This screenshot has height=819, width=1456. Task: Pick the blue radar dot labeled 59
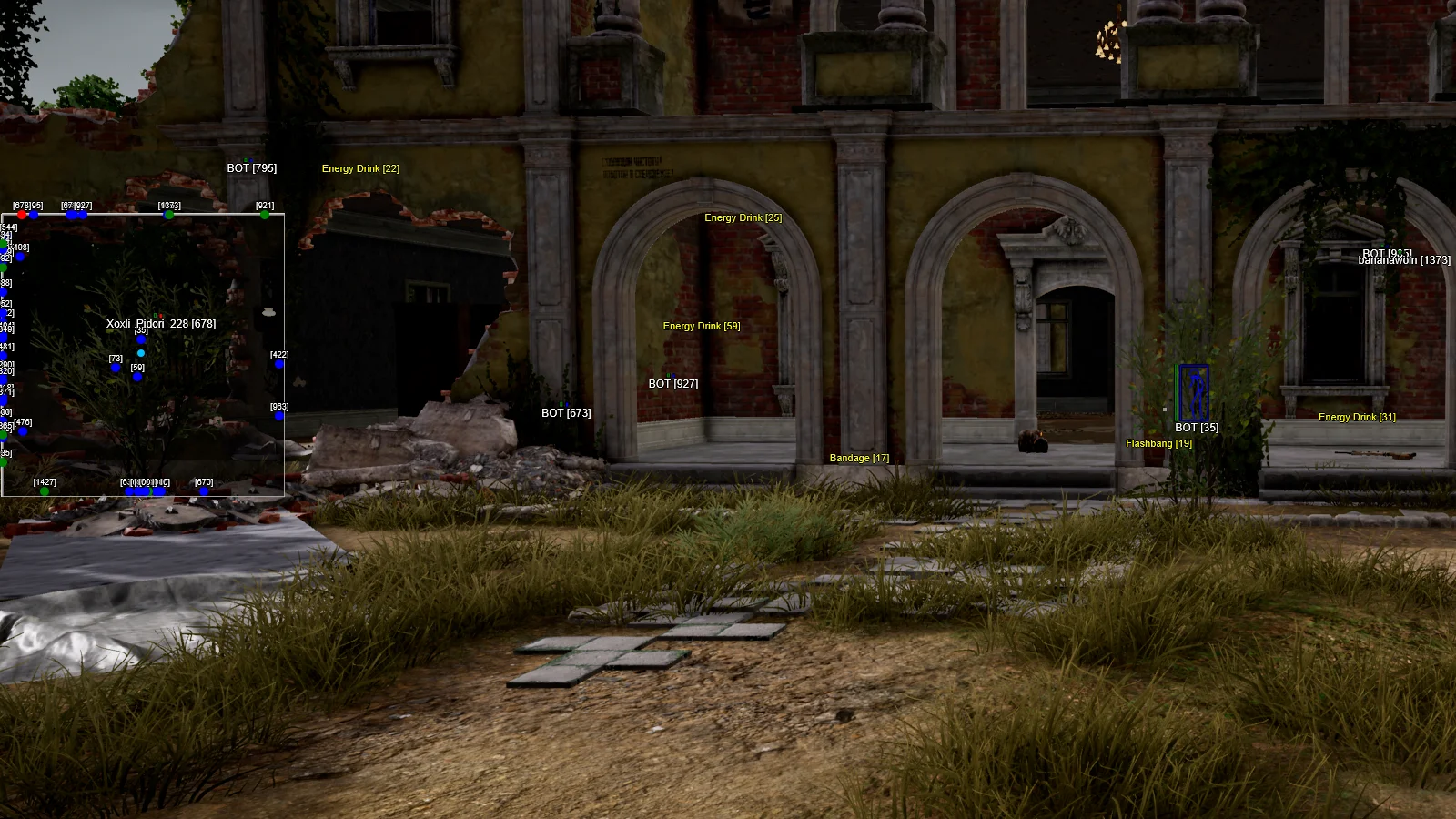click(x=137, y=377)
